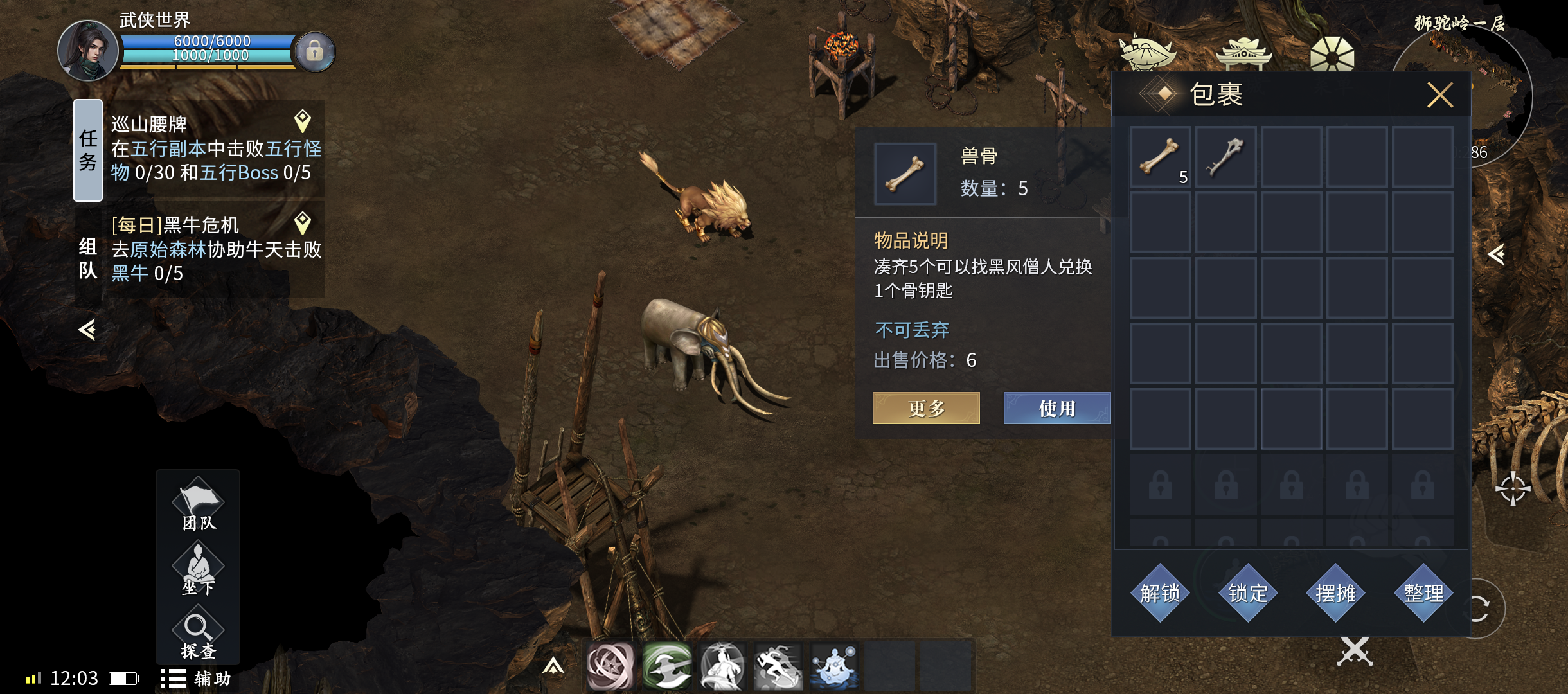Toggle the padlock icon beside health bar
Viewport: 1568px width, 694px height.
(314, 51)
